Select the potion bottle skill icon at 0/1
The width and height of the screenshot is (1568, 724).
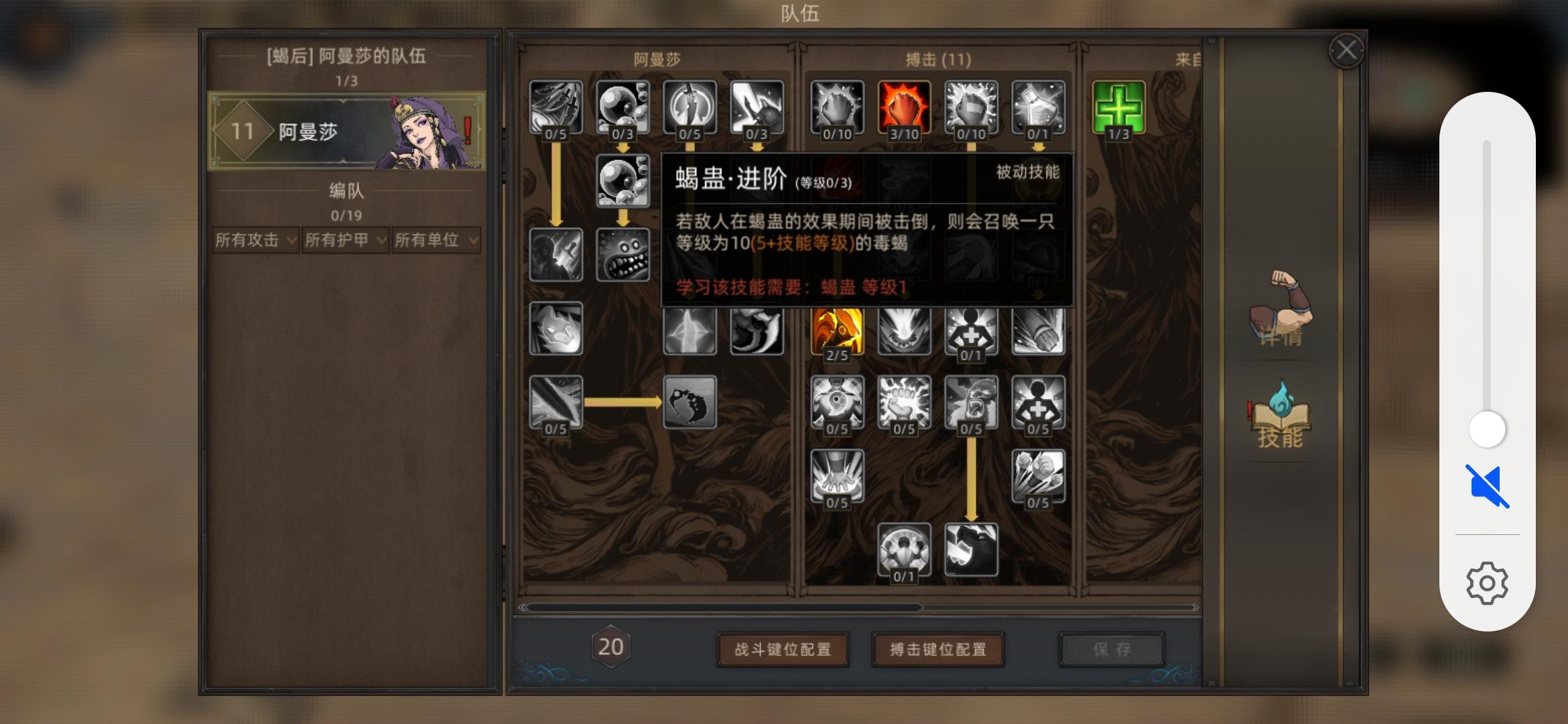click(x=1039, y=107)
